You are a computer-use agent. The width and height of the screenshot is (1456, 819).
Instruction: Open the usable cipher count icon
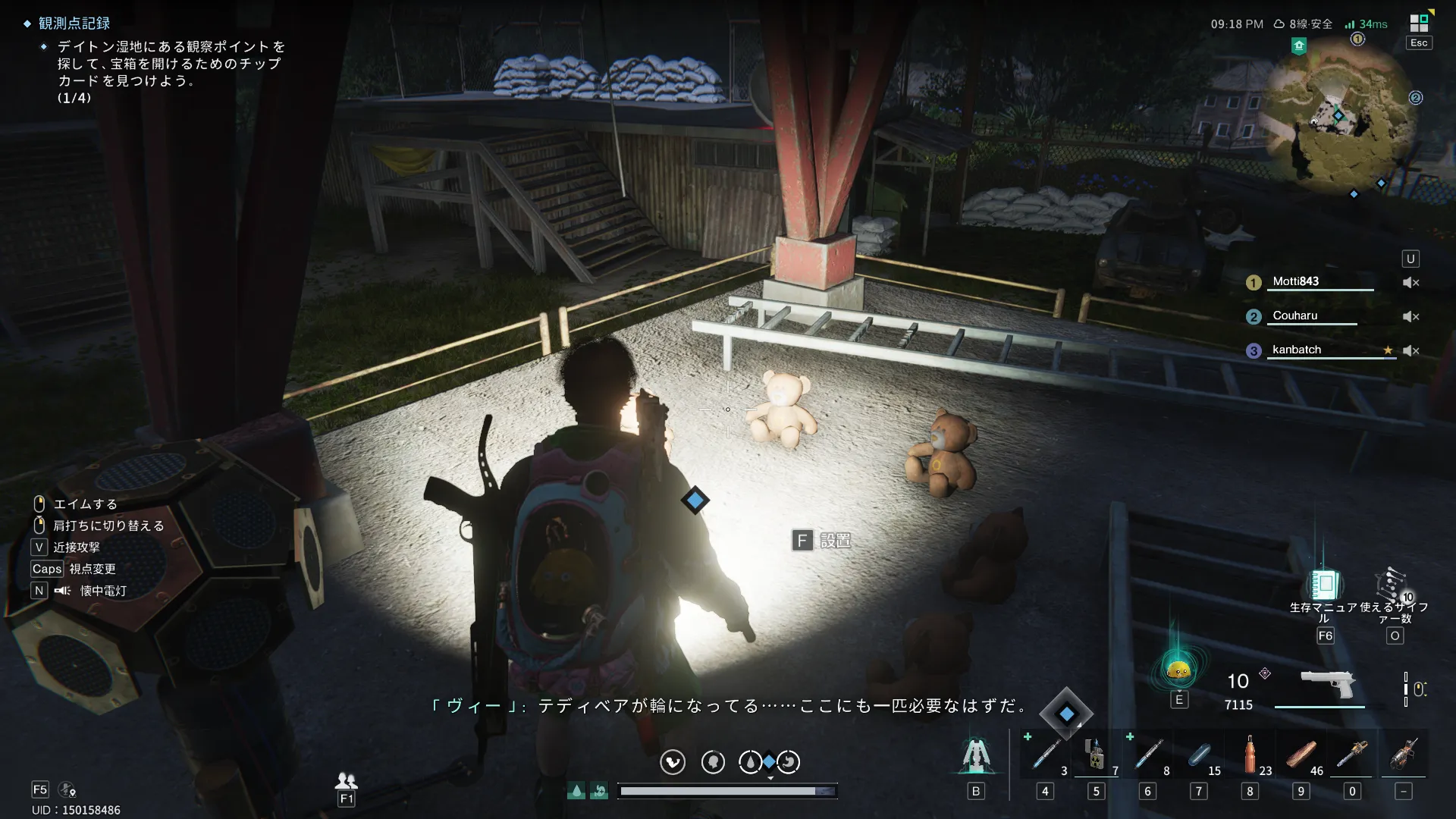(x=1392, y=585)
